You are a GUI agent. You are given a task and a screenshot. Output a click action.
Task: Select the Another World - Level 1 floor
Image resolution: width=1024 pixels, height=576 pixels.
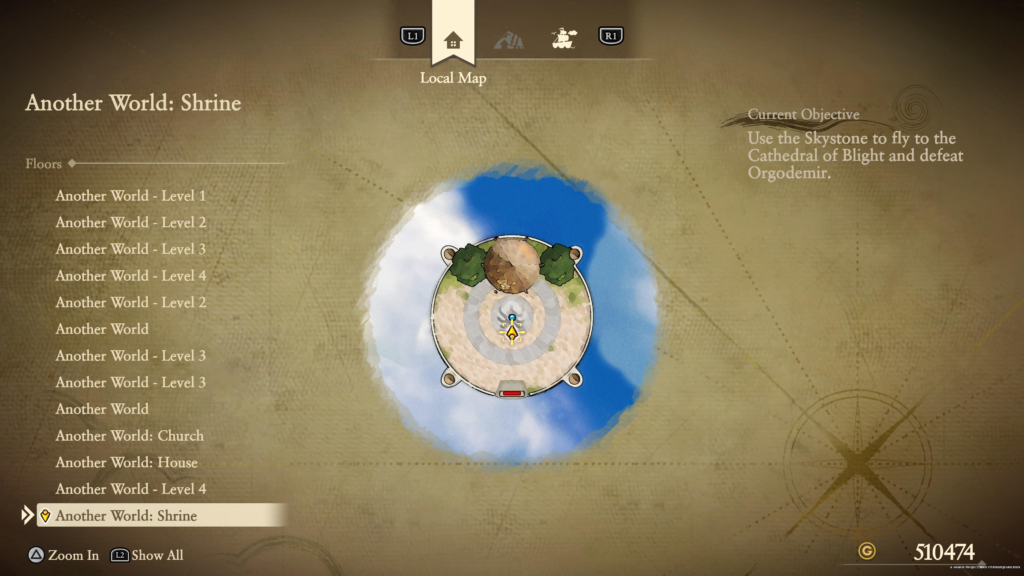[x=130, y=196]
